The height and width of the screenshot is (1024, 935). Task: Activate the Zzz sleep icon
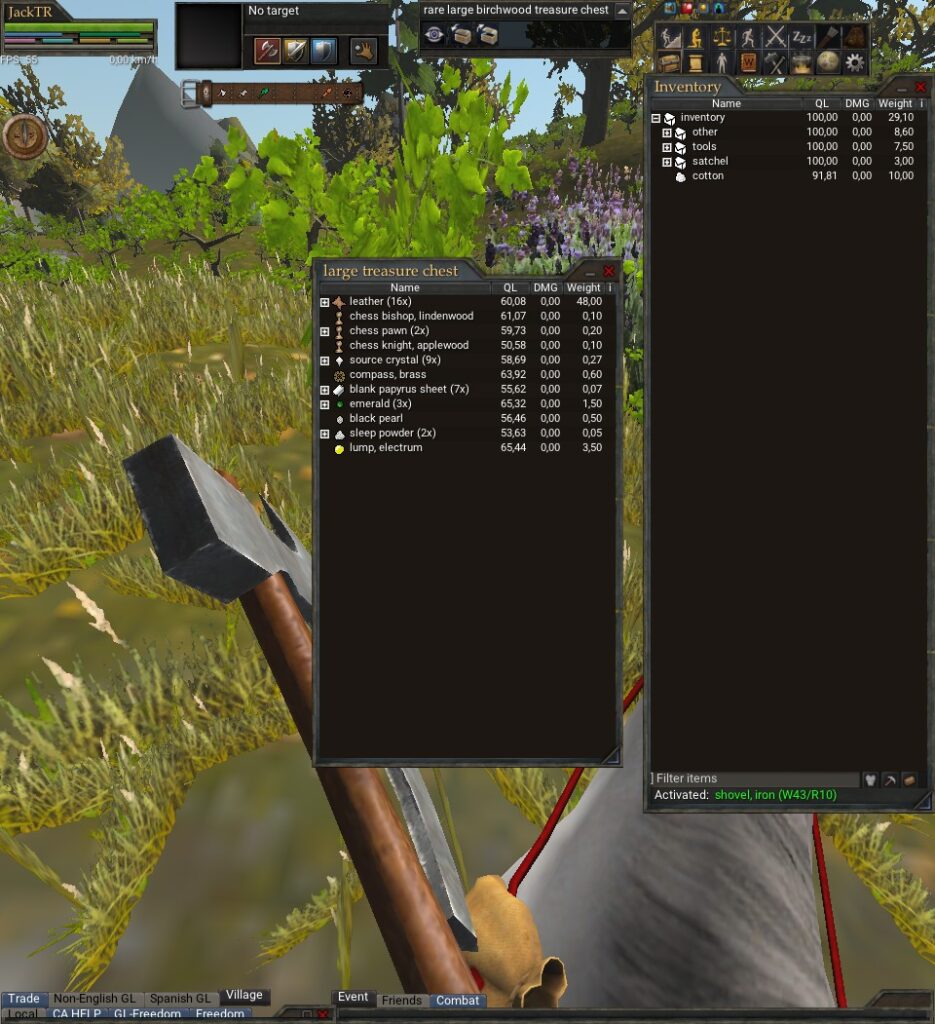[801, 38]
